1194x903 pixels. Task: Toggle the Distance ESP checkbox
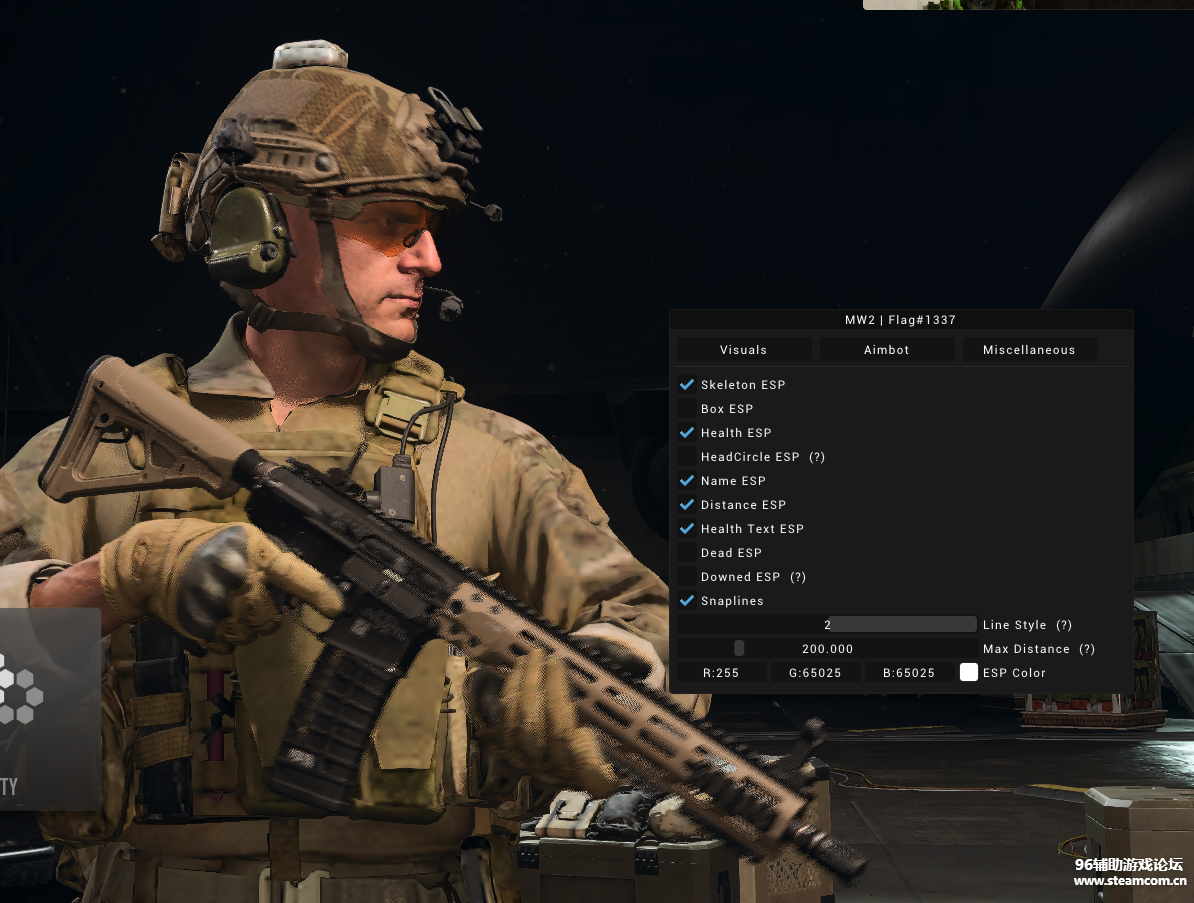point(687,505)
